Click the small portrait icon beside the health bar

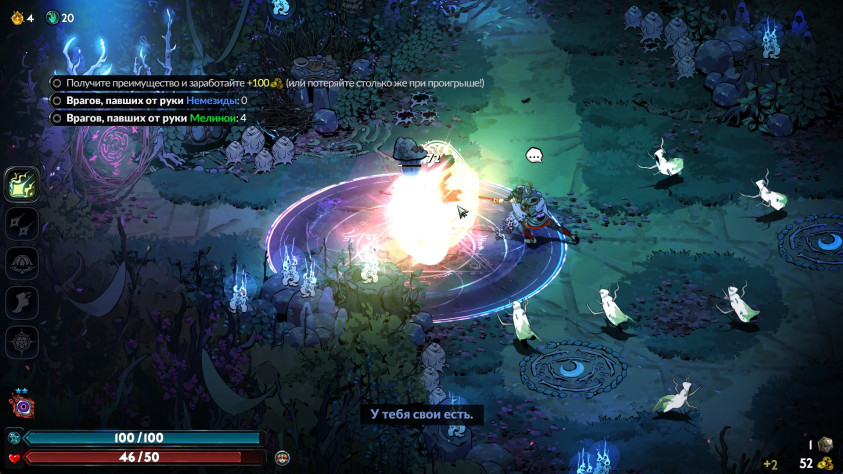(282, 457)
